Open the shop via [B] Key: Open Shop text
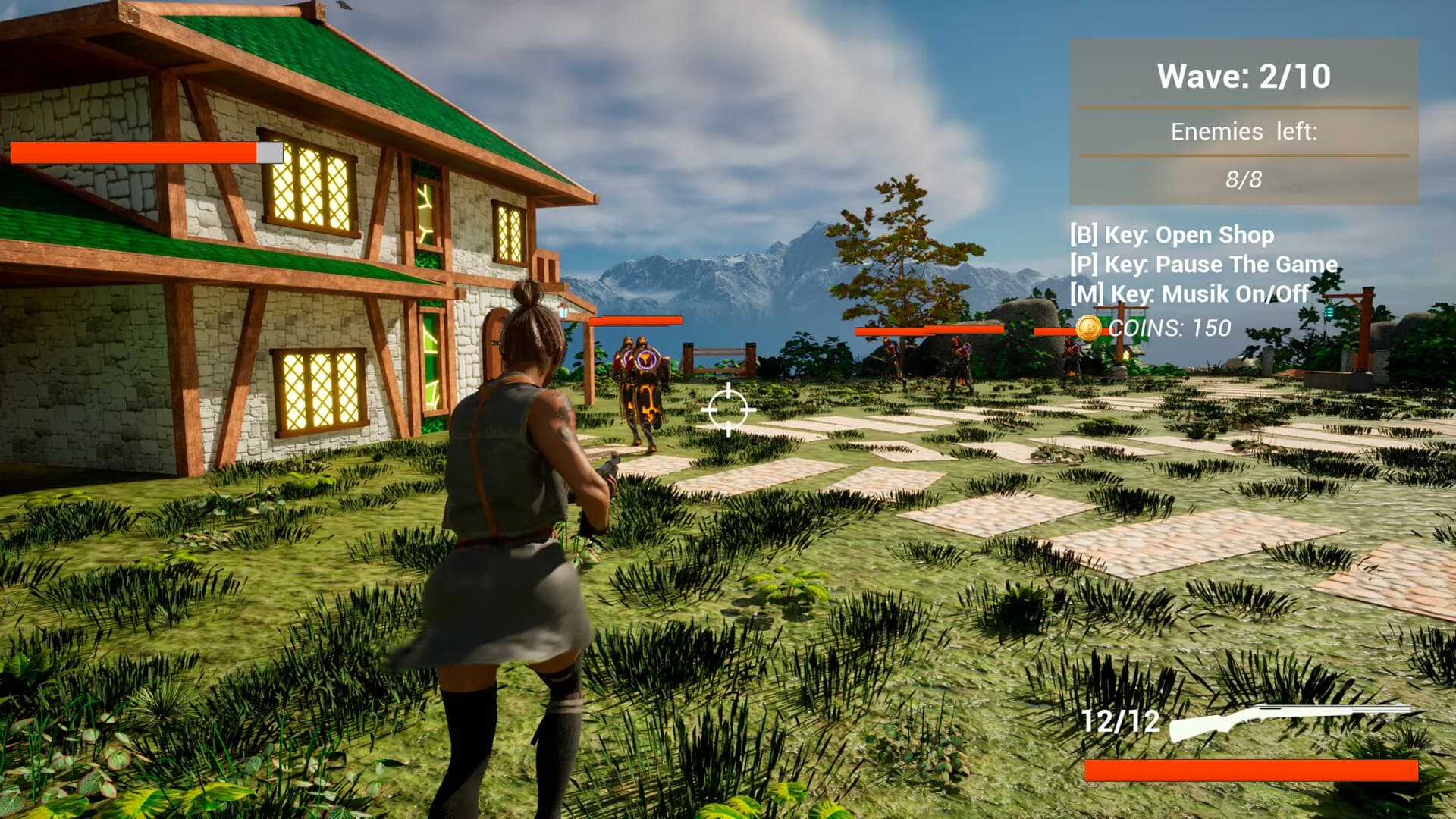The width and height of the screenshot is (1456, 819). 1172,235
